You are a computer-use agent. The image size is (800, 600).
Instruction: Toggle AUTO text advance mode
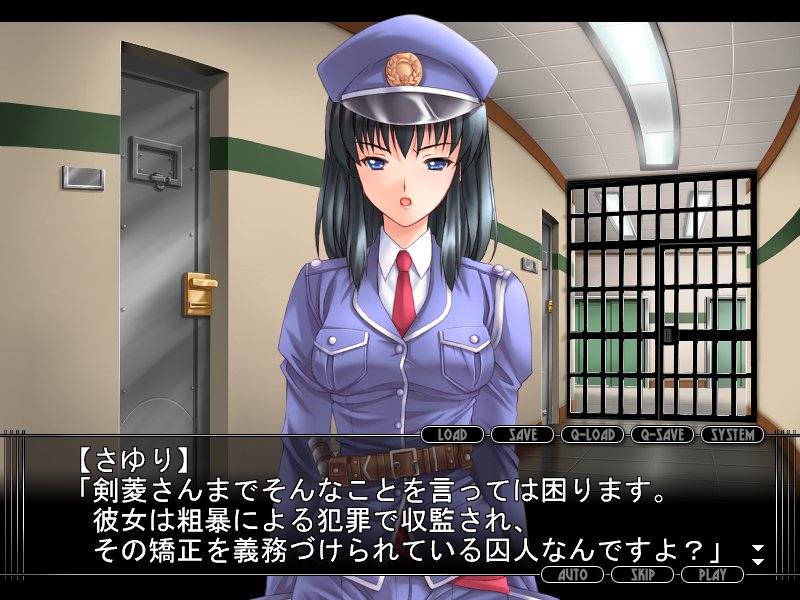tap(572, 575)
